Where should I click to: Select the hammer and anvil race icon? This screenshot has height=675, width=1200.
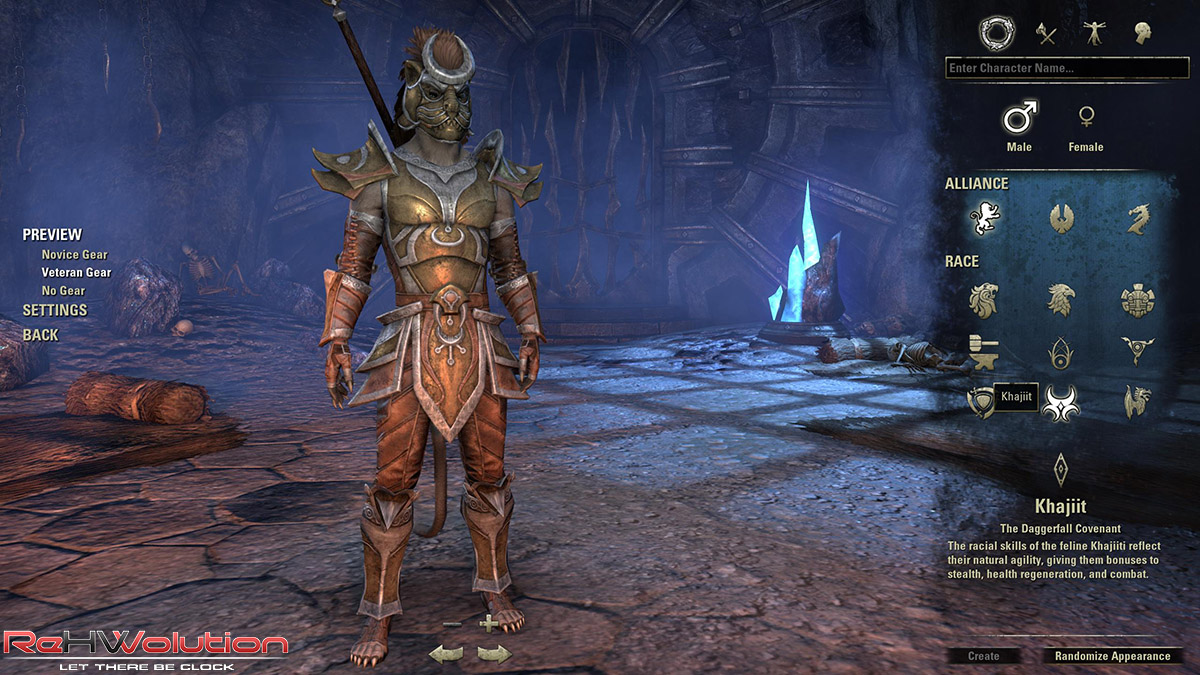tap(985, 351)
